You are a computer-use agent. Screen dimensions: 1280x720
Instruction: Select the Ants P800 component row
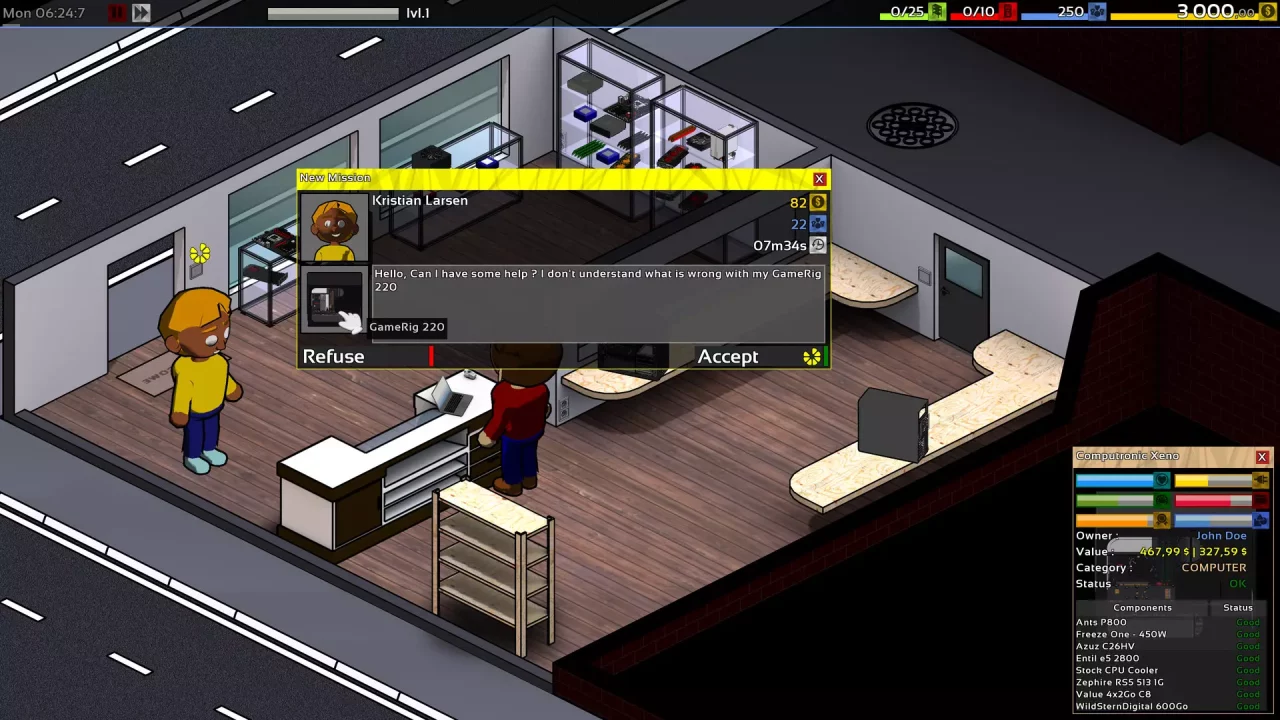(x=1101, y=622)
